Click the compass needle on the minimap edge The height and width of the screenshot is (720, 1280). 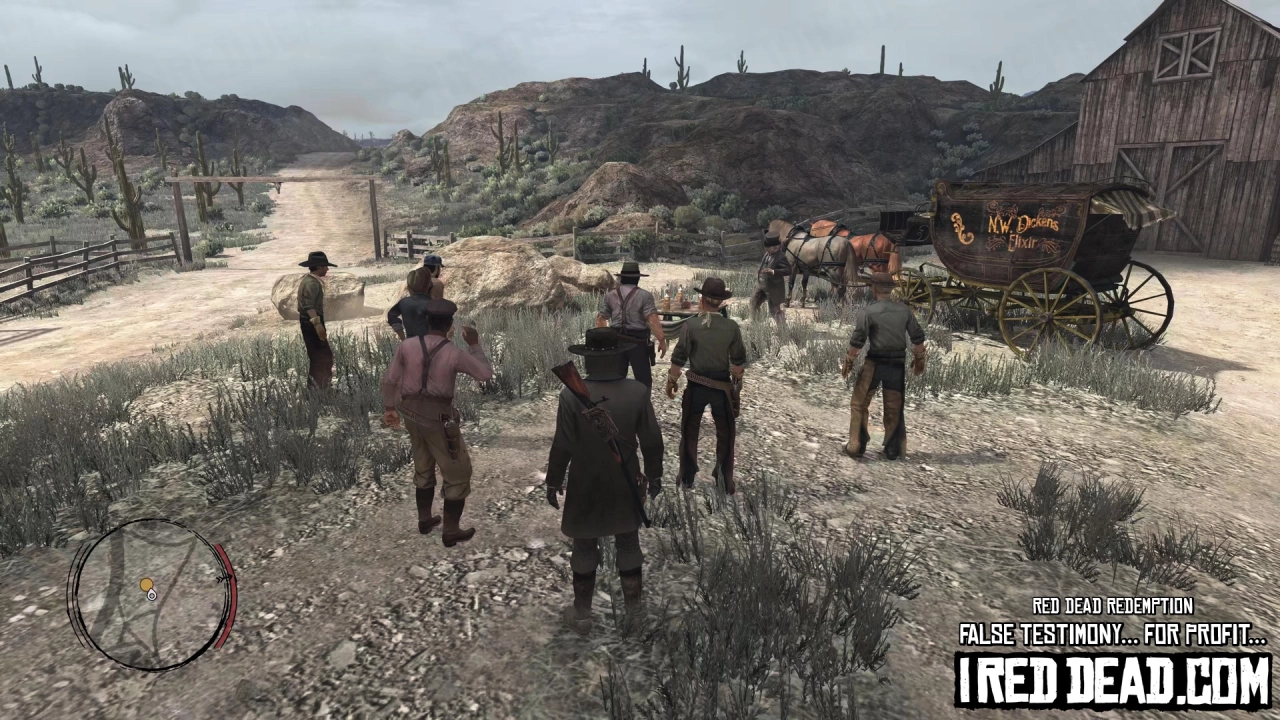click(223, 578)
